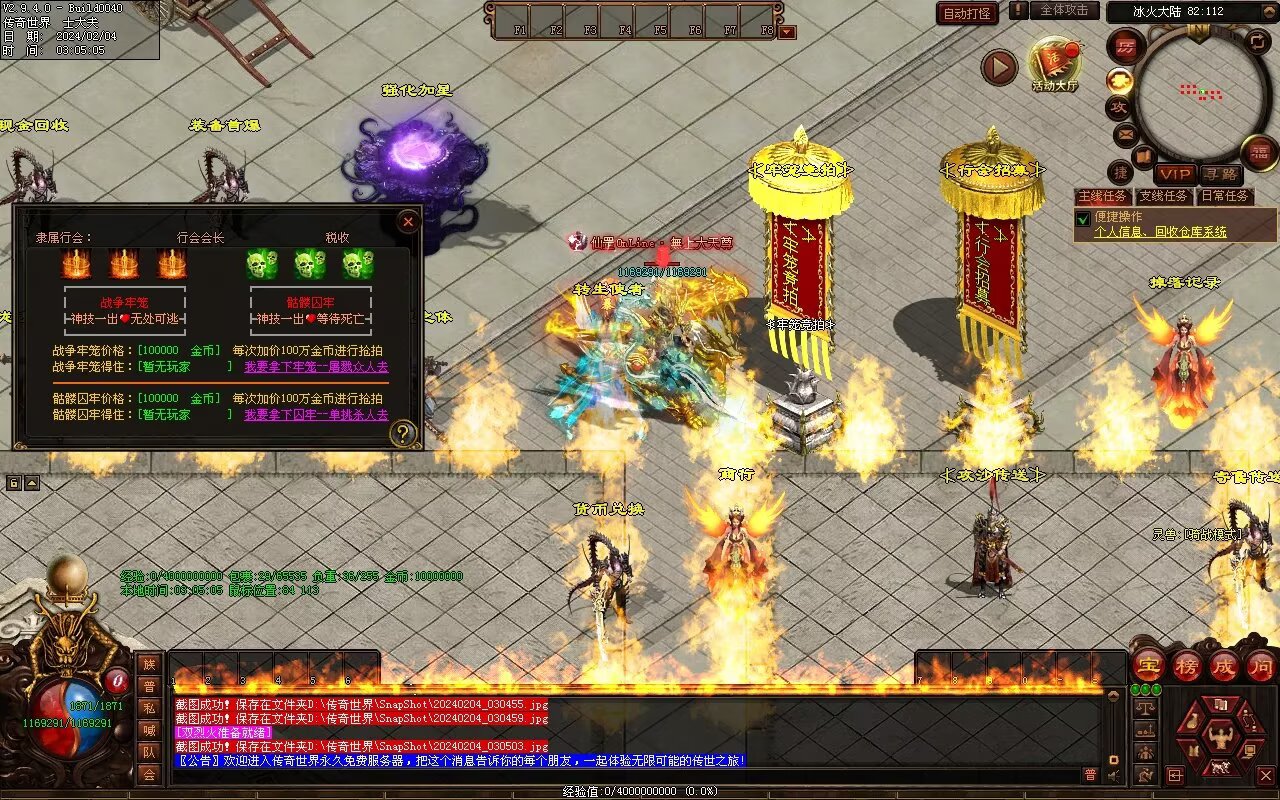The height and width of the screenshot is (800, 1280).
Task: Open the help question mark in the panel
Action: coord(402,433)
